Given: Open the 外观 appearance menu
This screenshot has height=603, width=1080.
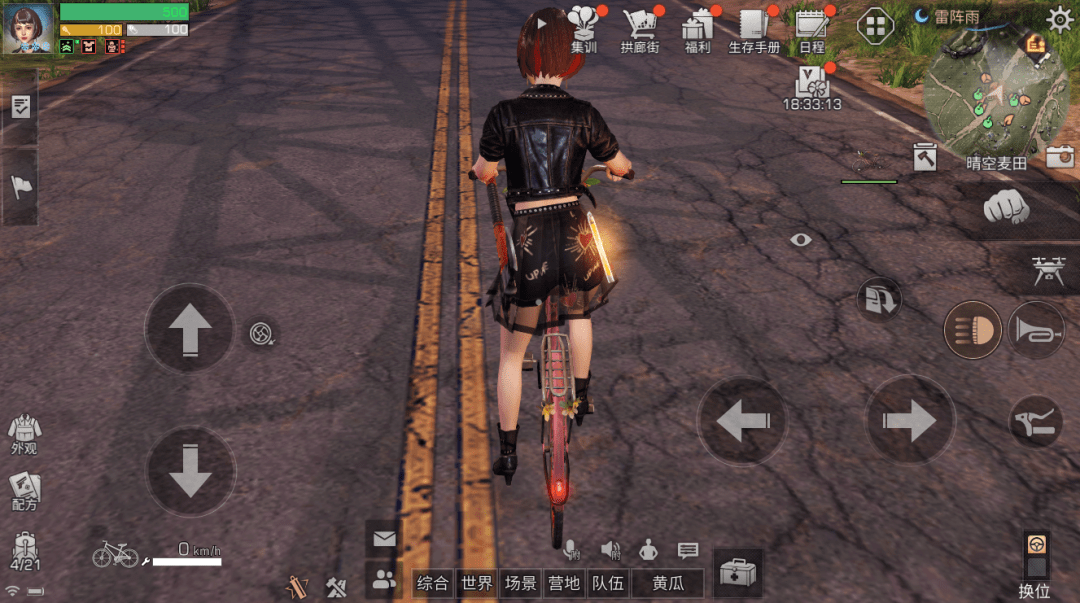Looking at the screenshot, I should point(23,434).
